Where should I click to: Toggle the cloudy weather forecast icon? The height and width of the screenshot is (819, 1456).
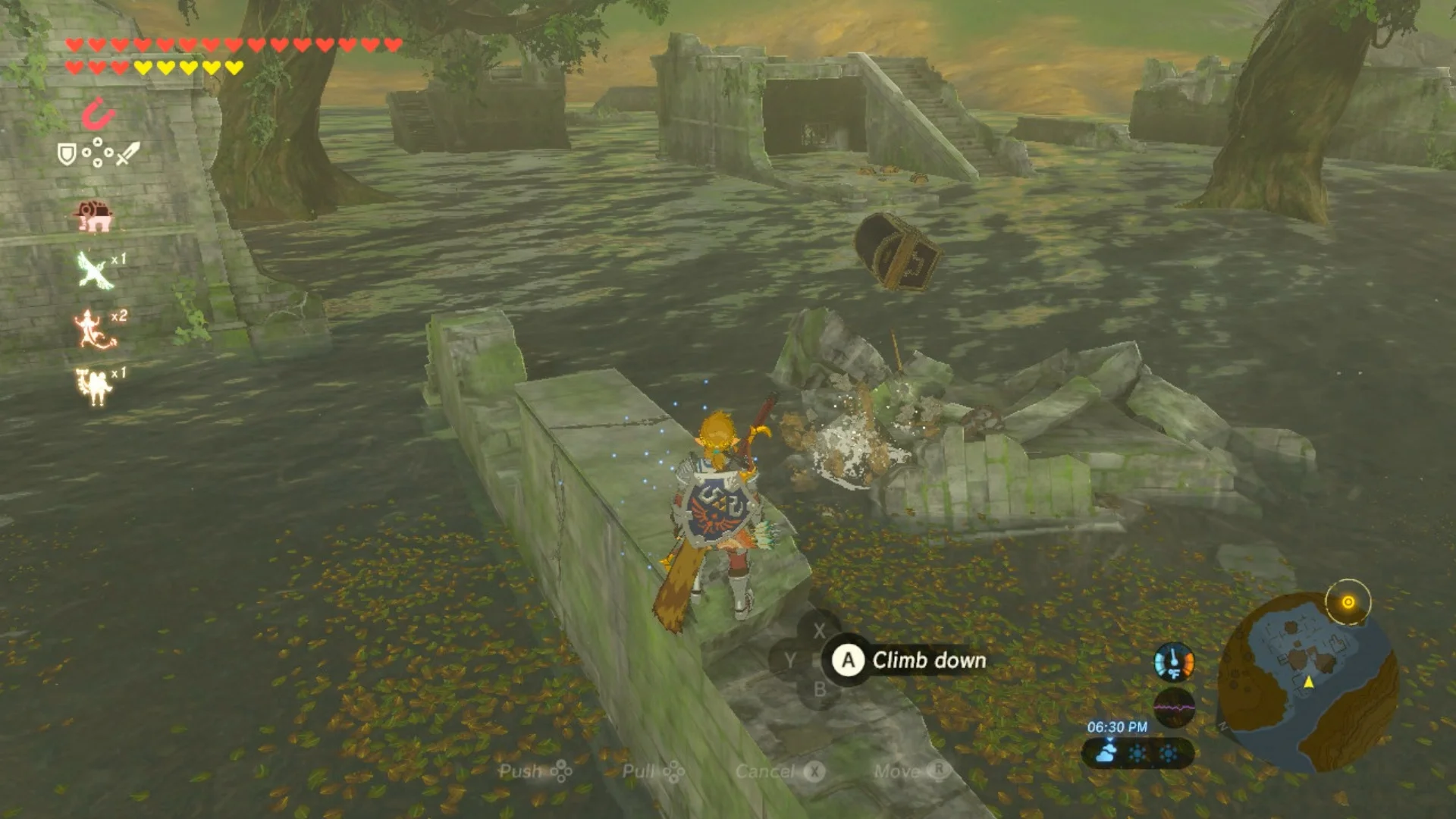1106,753
